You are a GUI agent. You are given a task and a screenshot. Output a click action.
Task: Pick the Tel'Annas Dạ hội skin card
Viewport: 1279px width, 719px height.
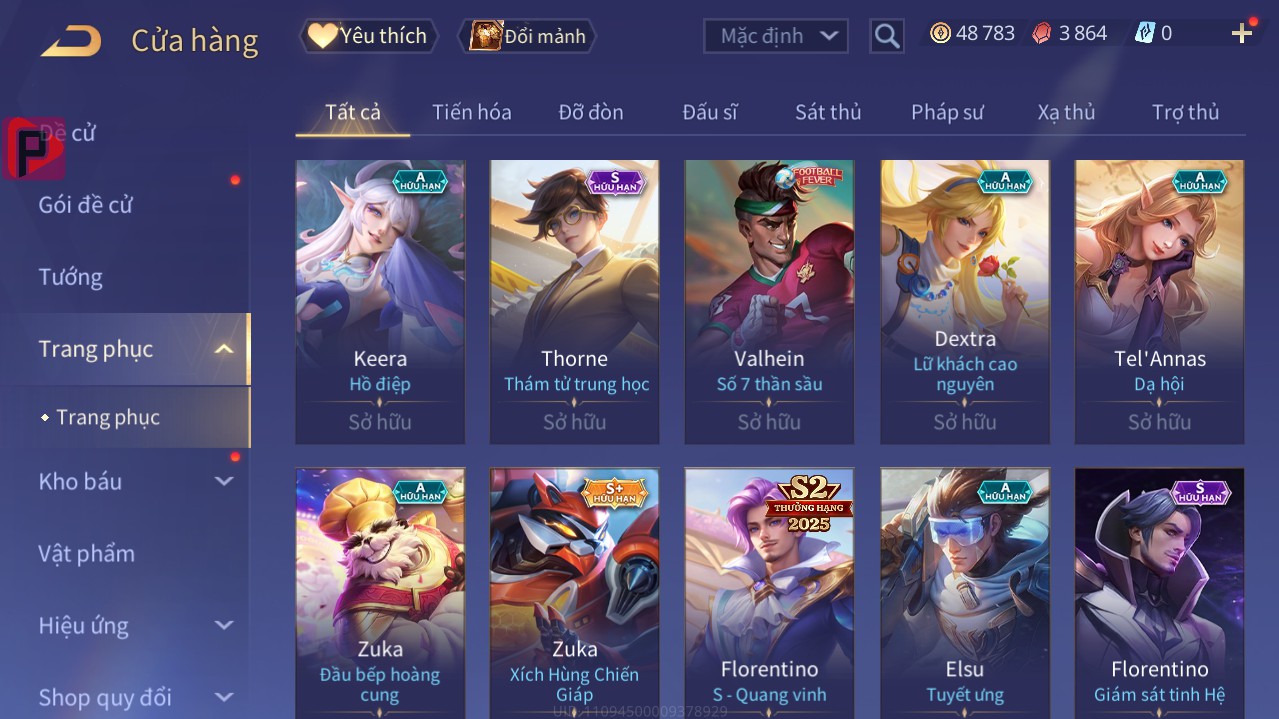[1159, 300]
